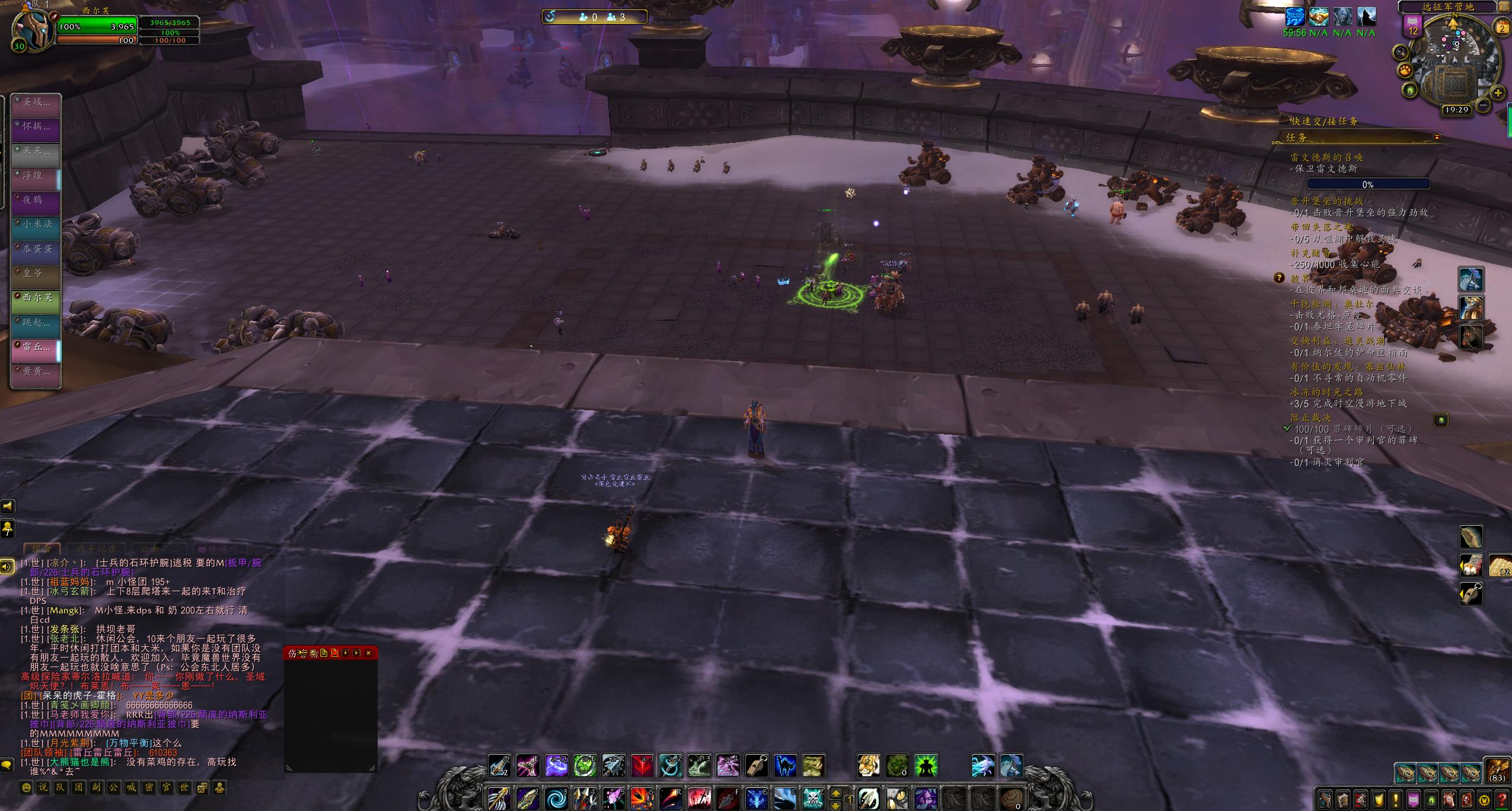Collapse the 任务 quest tracker header
1512x811 pixels.
click(1436, 137)
